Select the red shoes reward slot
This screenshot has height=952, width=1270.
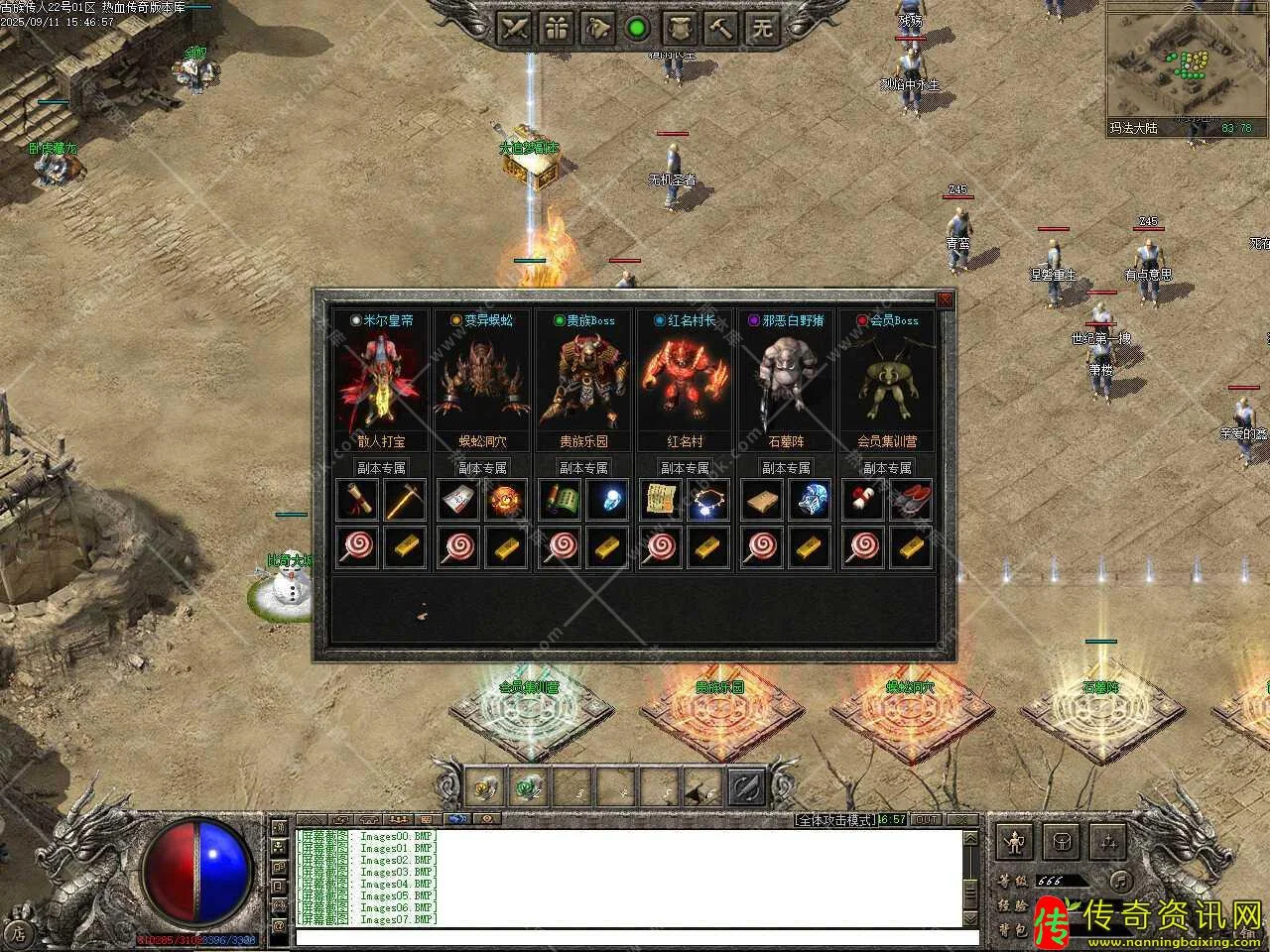911,501
